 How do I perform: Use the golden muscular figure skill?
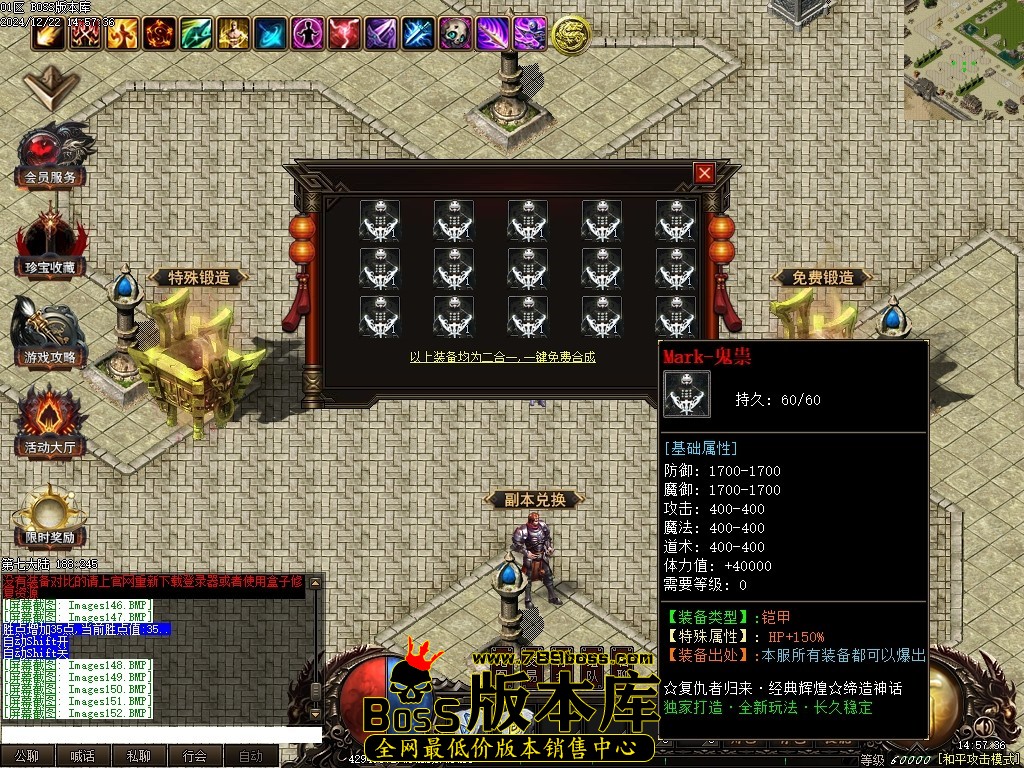pyautogui.click(x=233, y=34)
